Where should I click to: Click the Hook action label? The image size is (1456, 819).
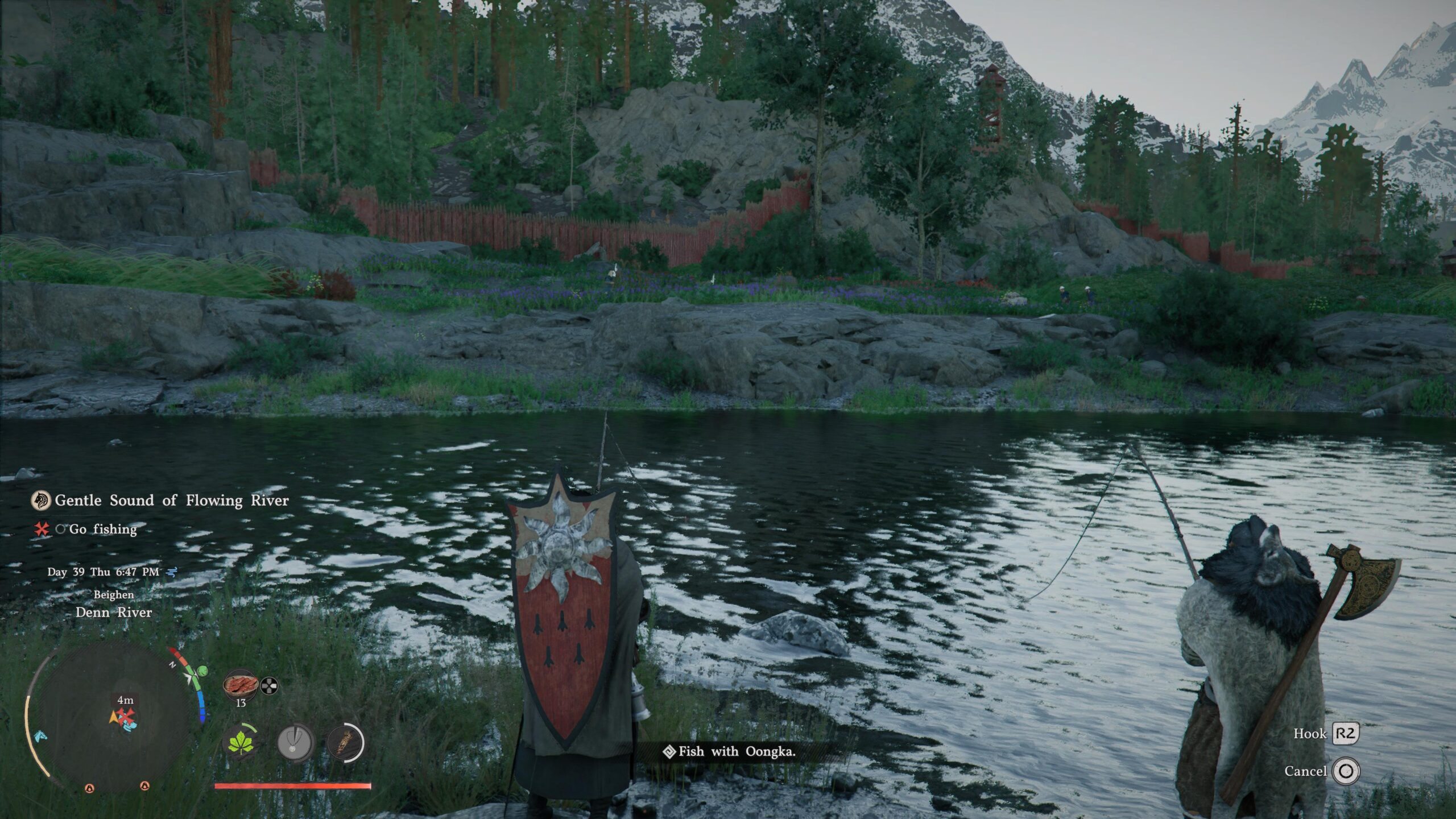(x=1310, y=734)
